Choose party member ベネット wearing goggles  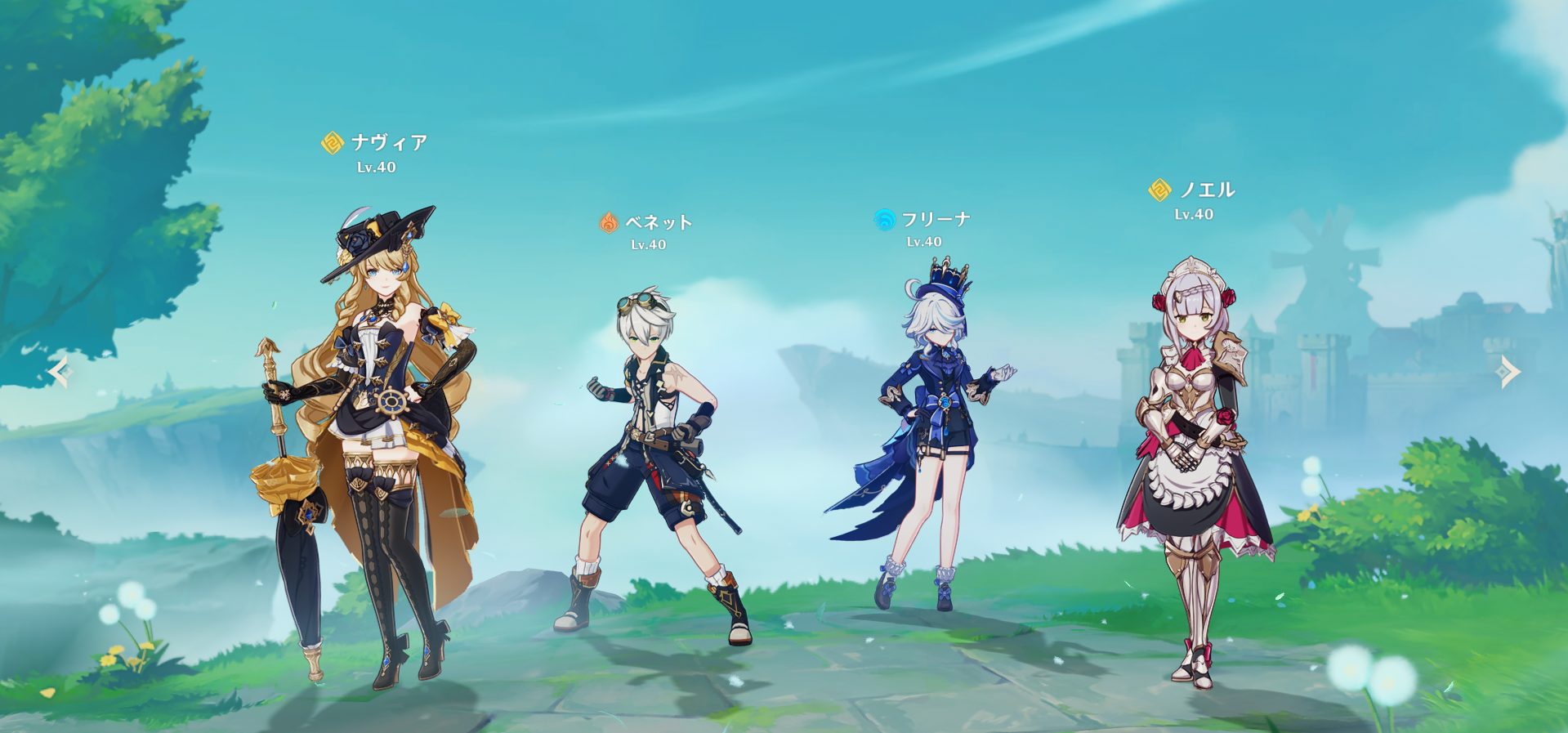pyautogui.click(x=654, y=458)
